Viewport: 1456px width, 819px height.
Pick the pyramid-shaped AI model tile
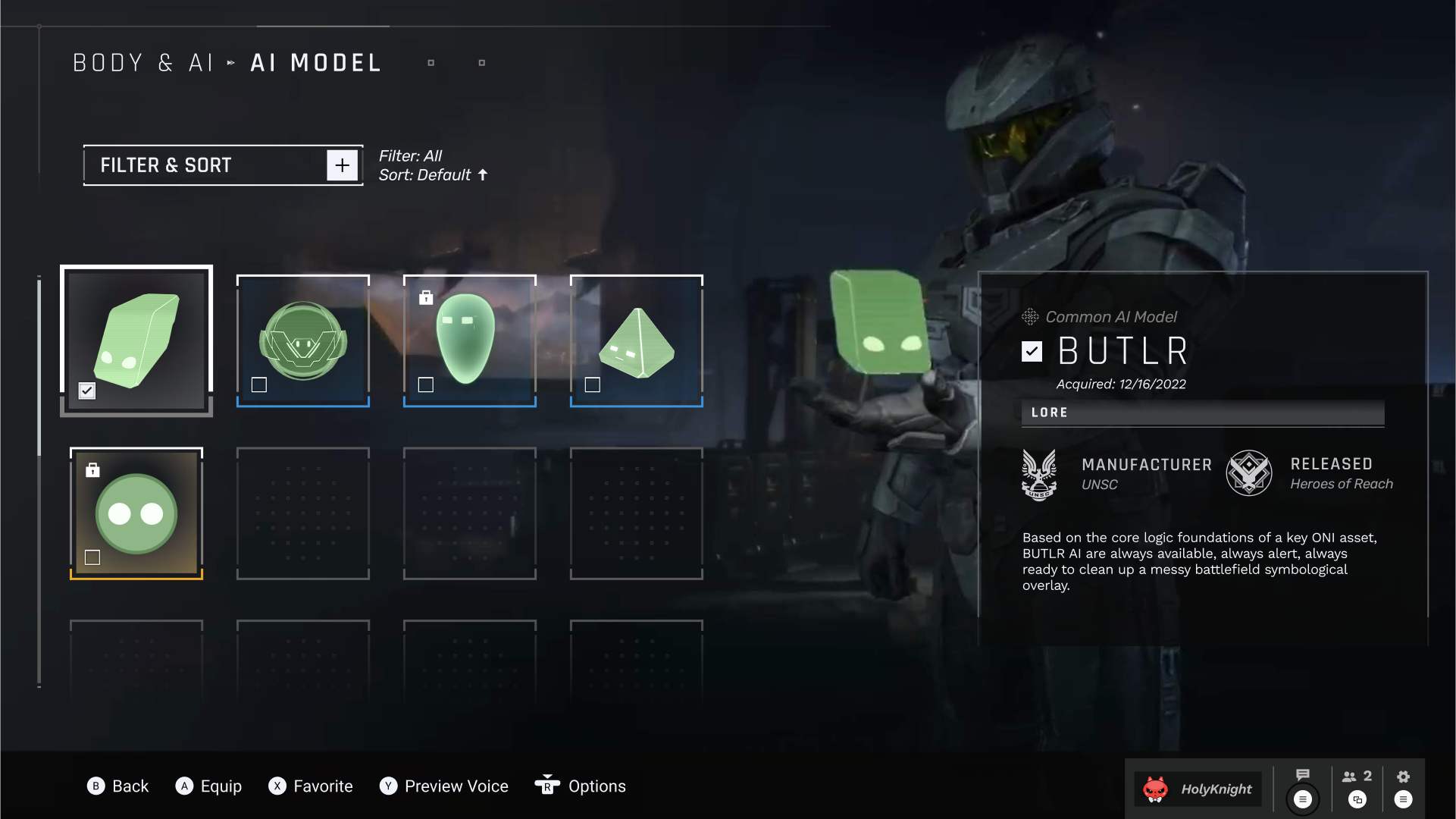(x=637, y=341)
